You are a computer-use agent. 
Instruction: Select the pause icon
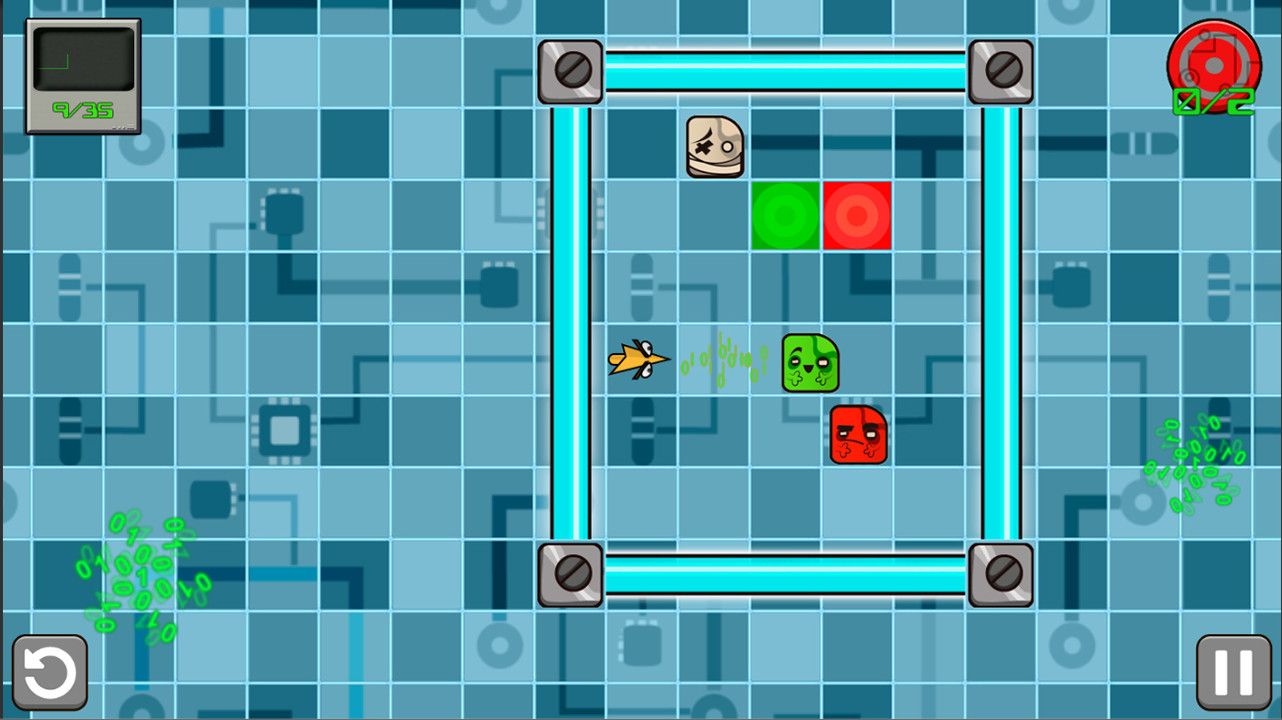pyautogui.click(x=1232, y=670)
